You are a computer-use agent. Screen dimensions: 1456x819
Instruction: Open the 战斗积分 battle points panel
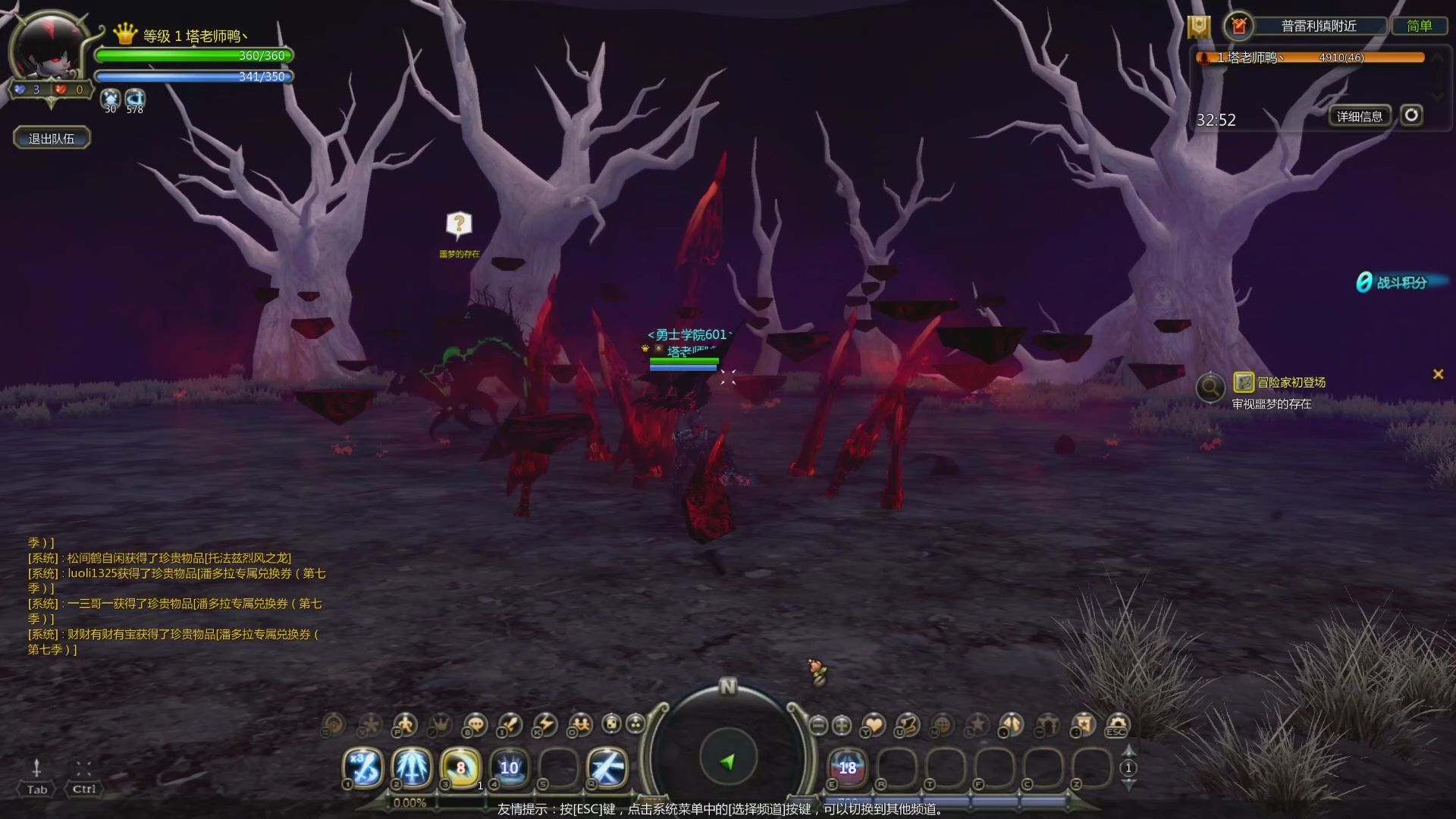[x=1392, y=282]
